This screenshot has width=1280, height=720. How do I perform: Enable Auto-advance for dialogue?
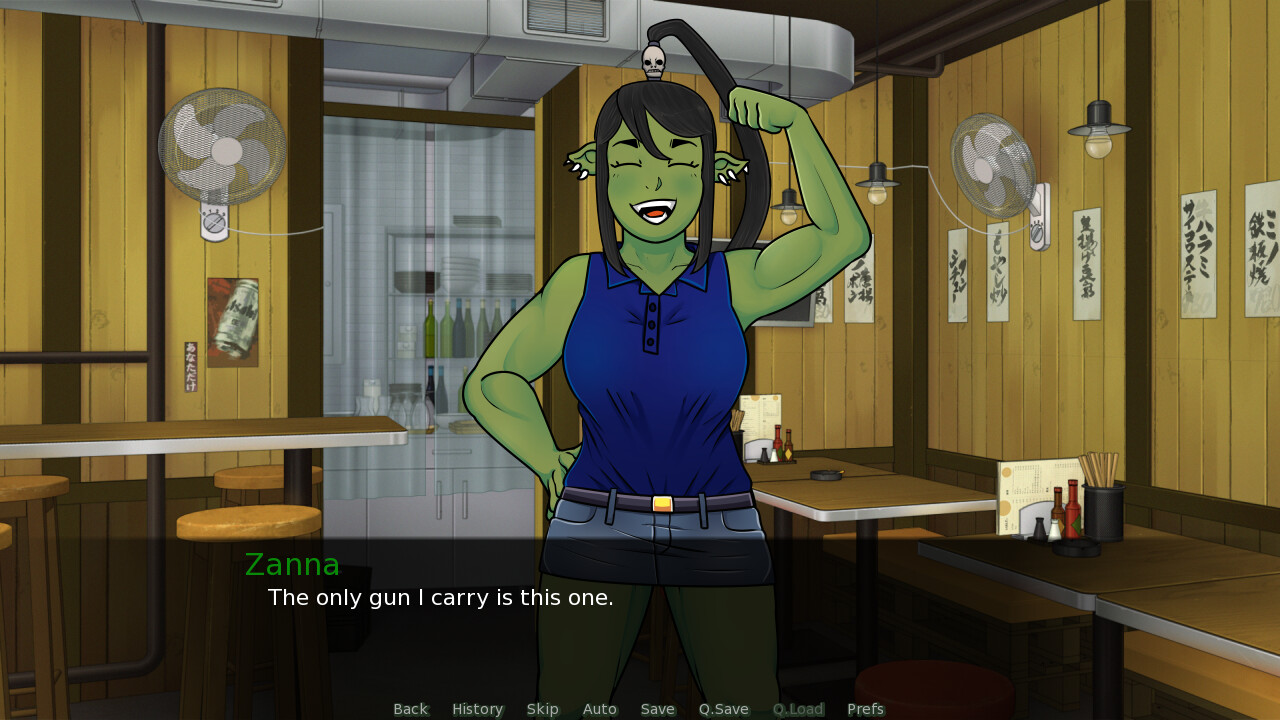coord(599,709)
